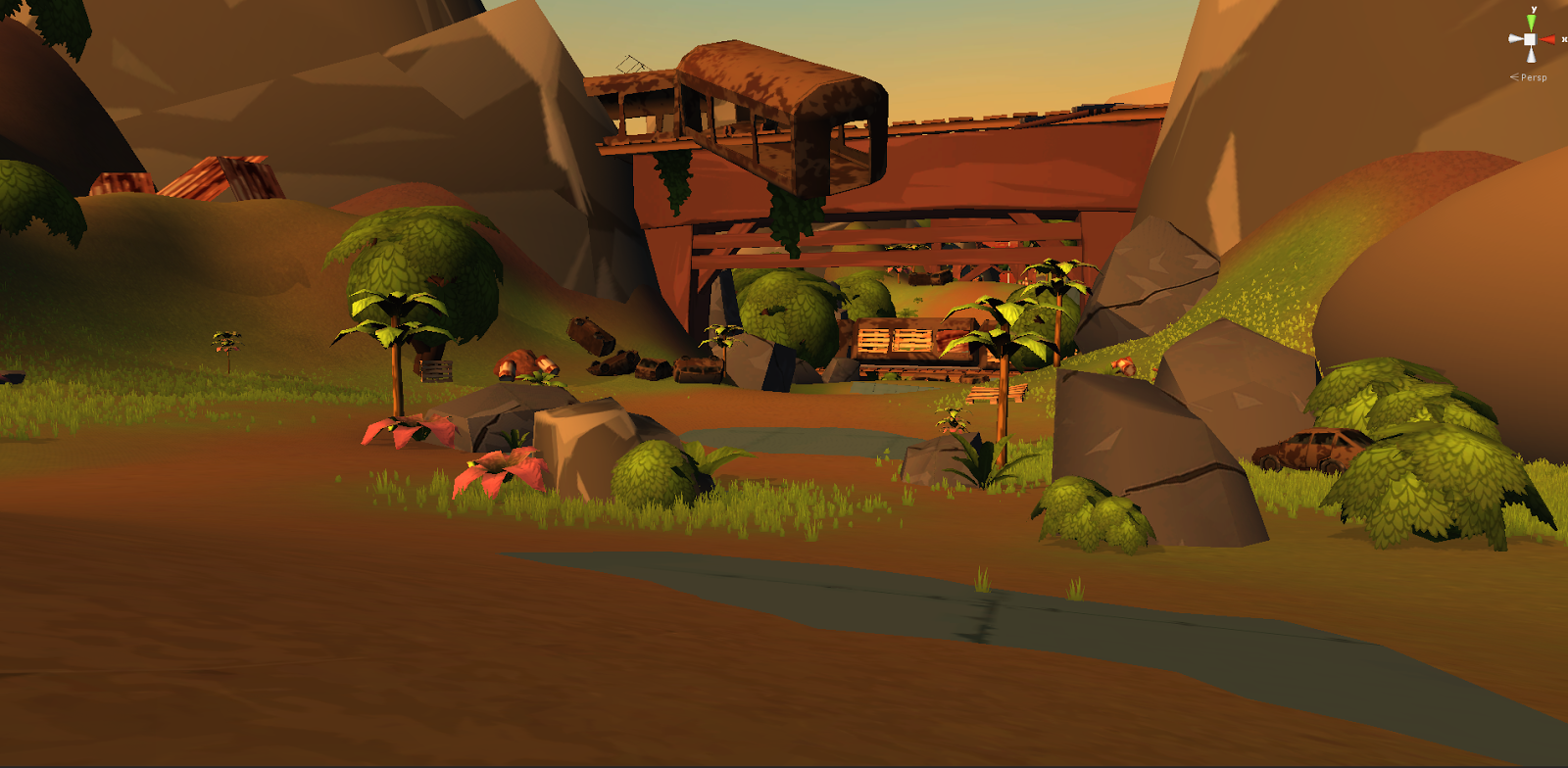The image size is (1568, 768).
Task: Toggle the Persp projection label
Action: click(x=1533, y=77)
